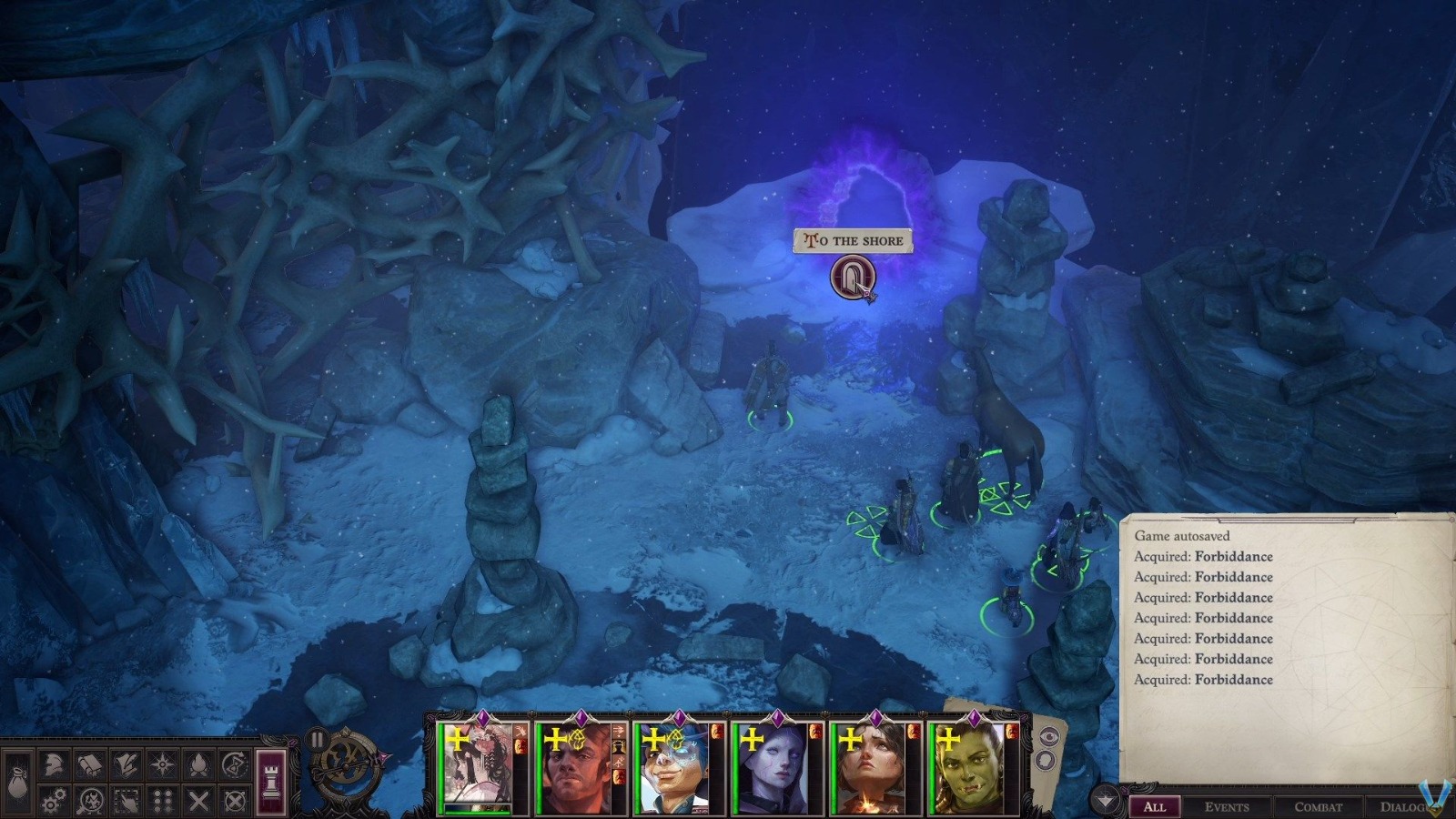Click the dashed-box select-all icon
This screenshot has height=819, width=1456.
tap(126, 801)
